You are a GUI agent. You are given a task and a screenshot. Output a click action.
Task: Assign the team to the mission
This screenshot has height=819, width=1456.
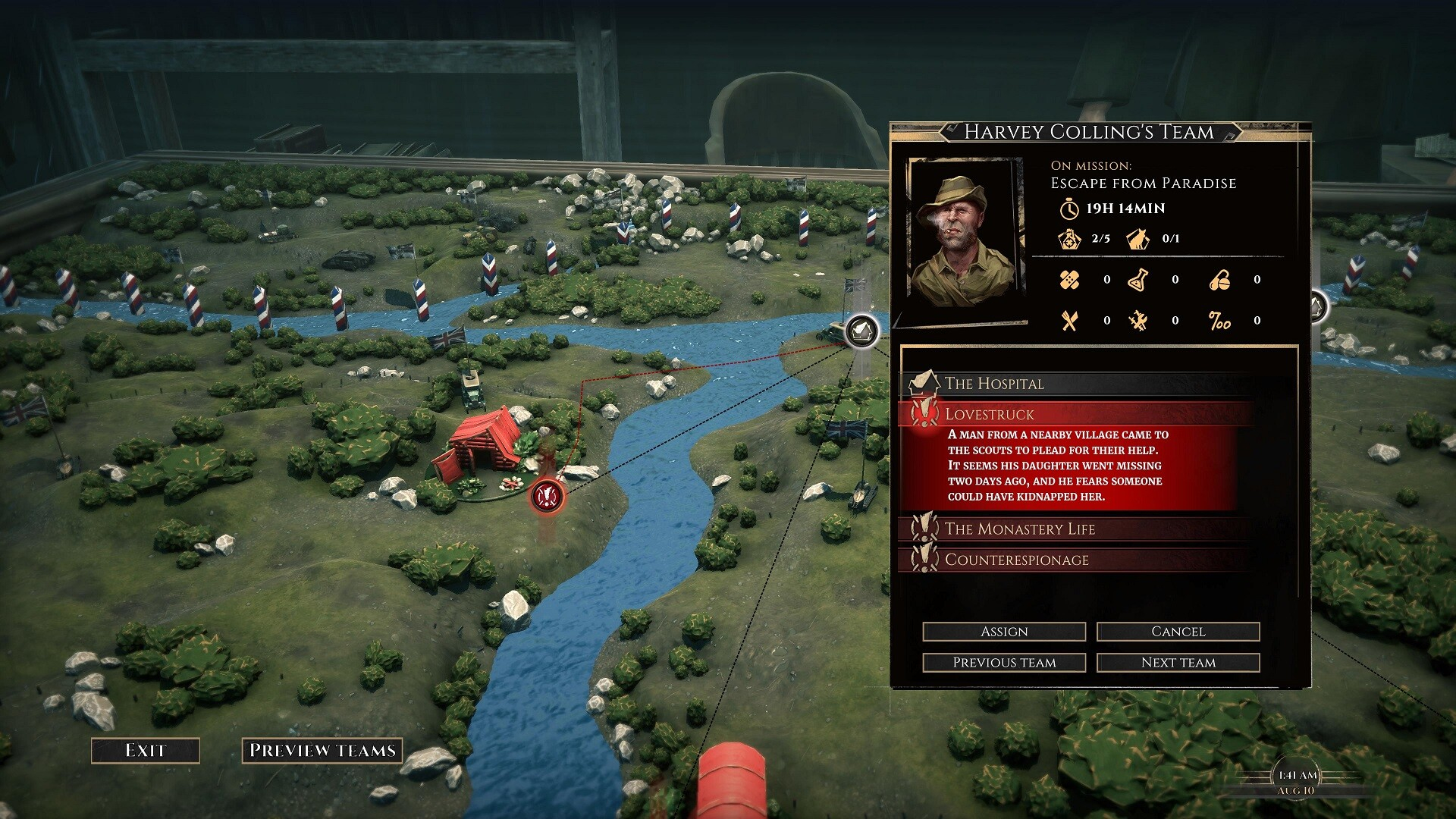1003,632
